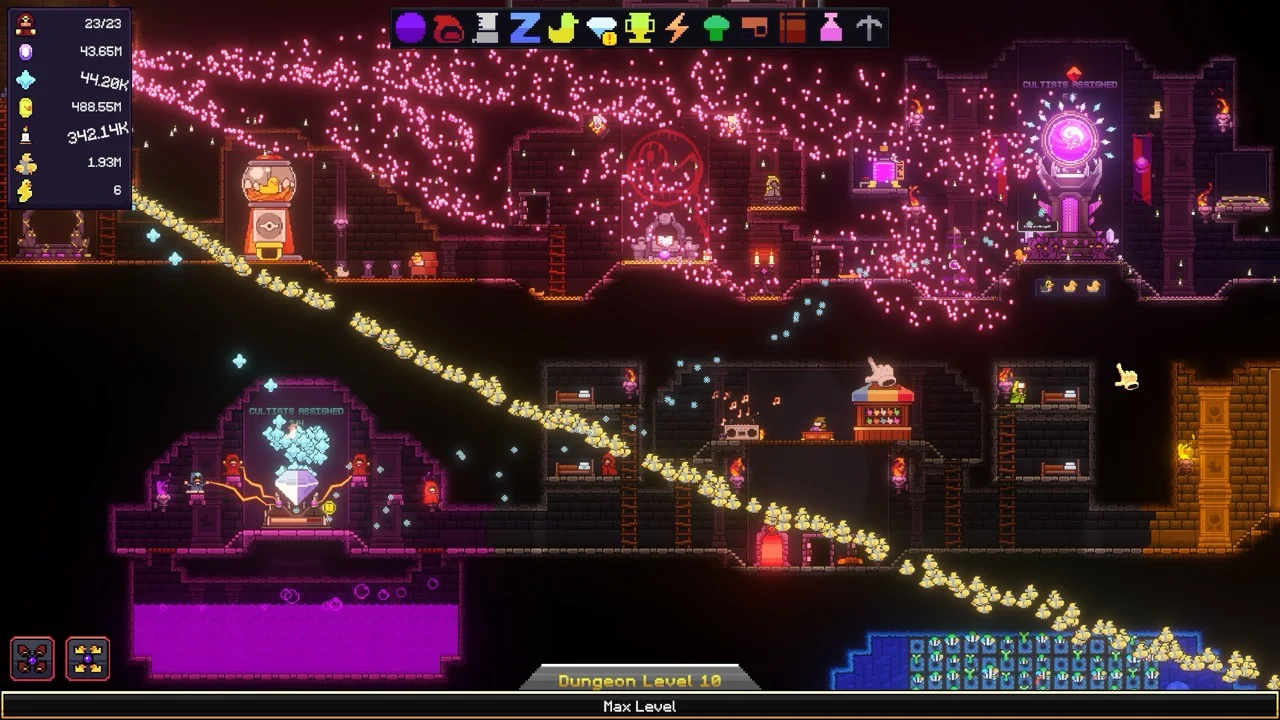This screenshot has height=720, width=1280.
Task: Click the red cultists gather button
Action: (32, 659)
